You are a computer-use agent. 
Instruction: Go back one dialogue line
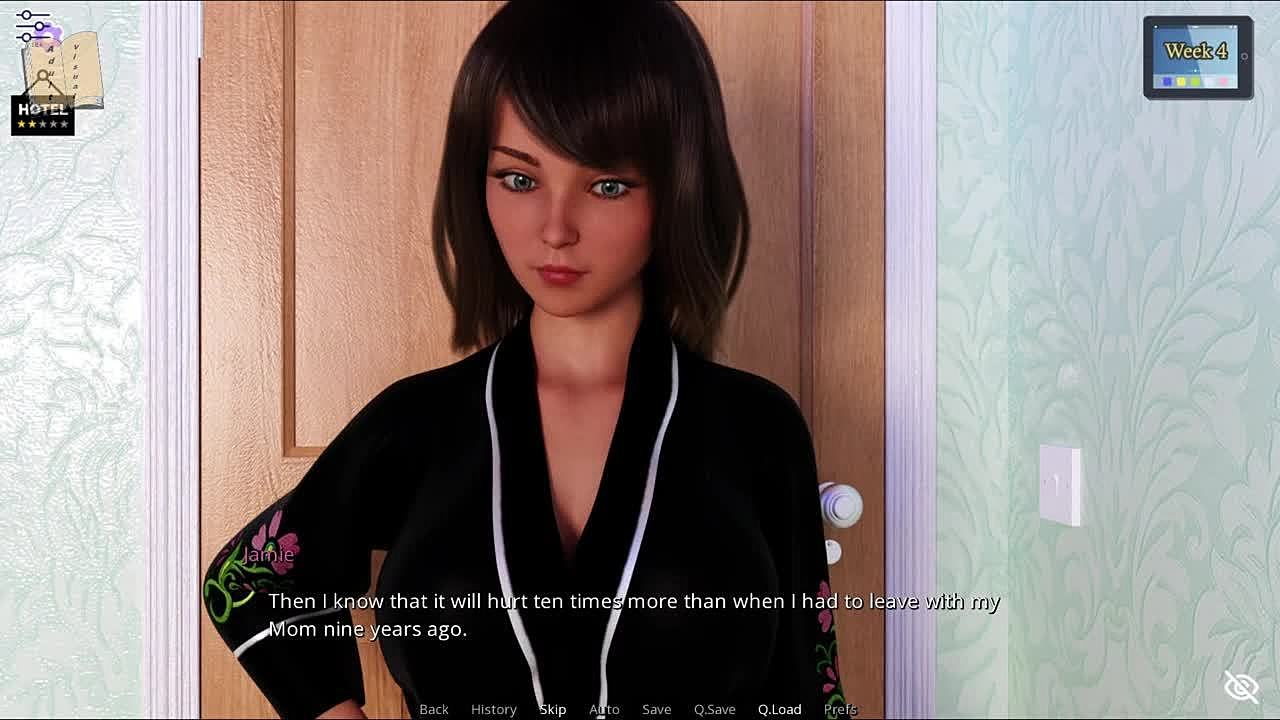(x=434, y=709)
